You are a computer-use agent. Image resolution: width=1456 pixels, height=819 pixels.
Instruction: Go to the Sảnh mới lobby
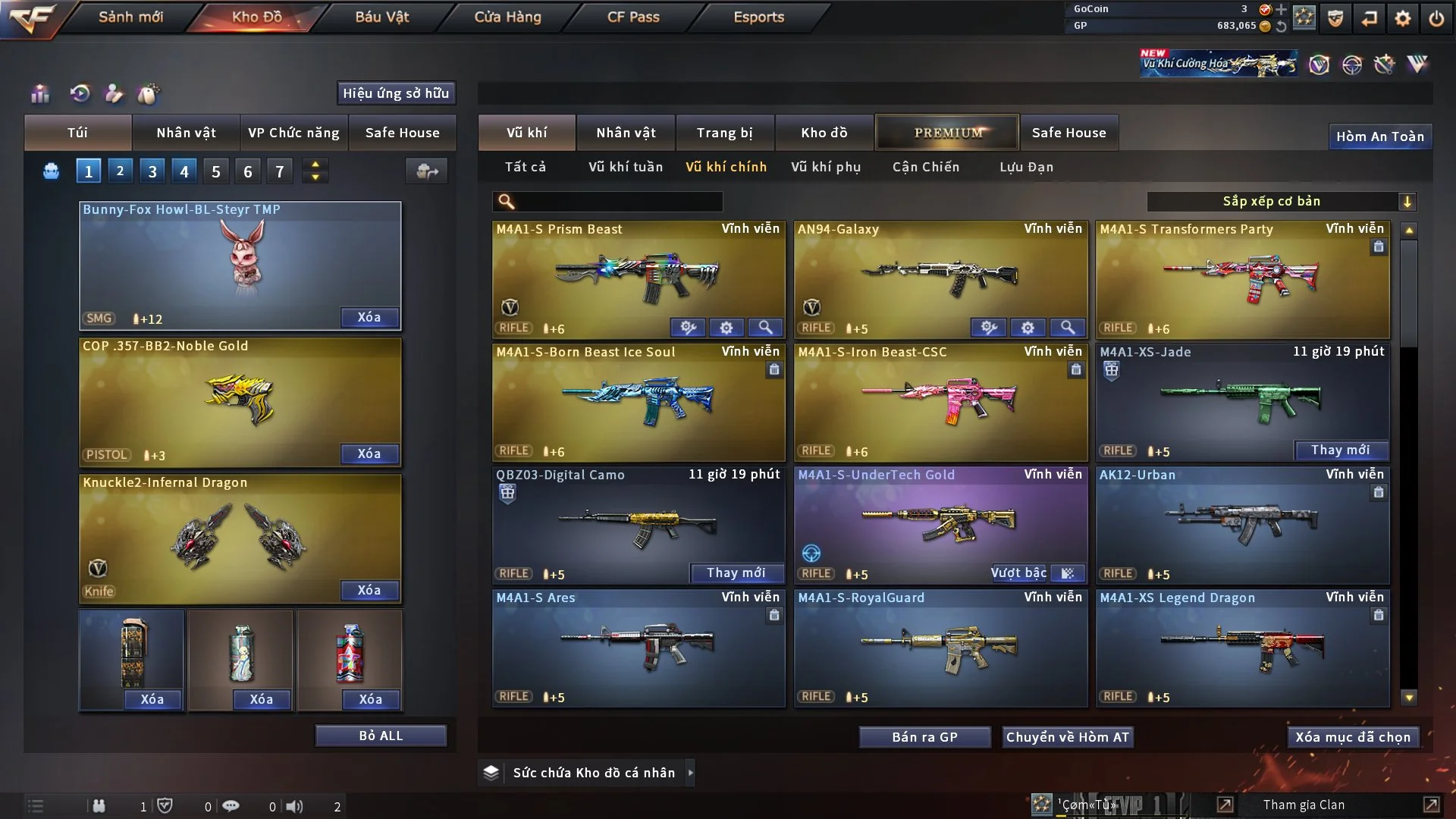pyautogui.click(x=130, y=17)
